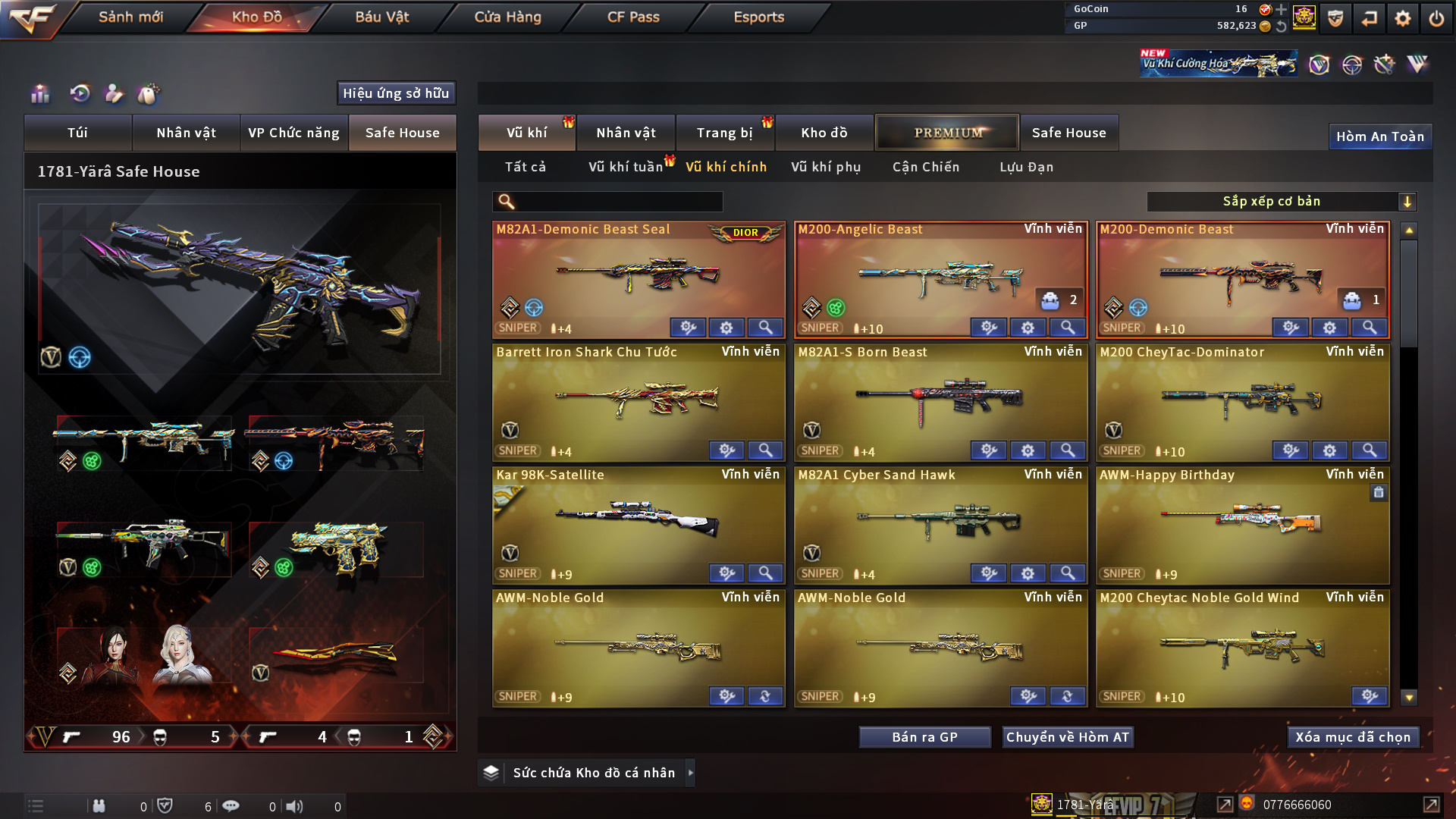Move item with Chuyển về Hòm AT
The width and height of the screenshot is (1456, 819).
tap(1067, 737)
